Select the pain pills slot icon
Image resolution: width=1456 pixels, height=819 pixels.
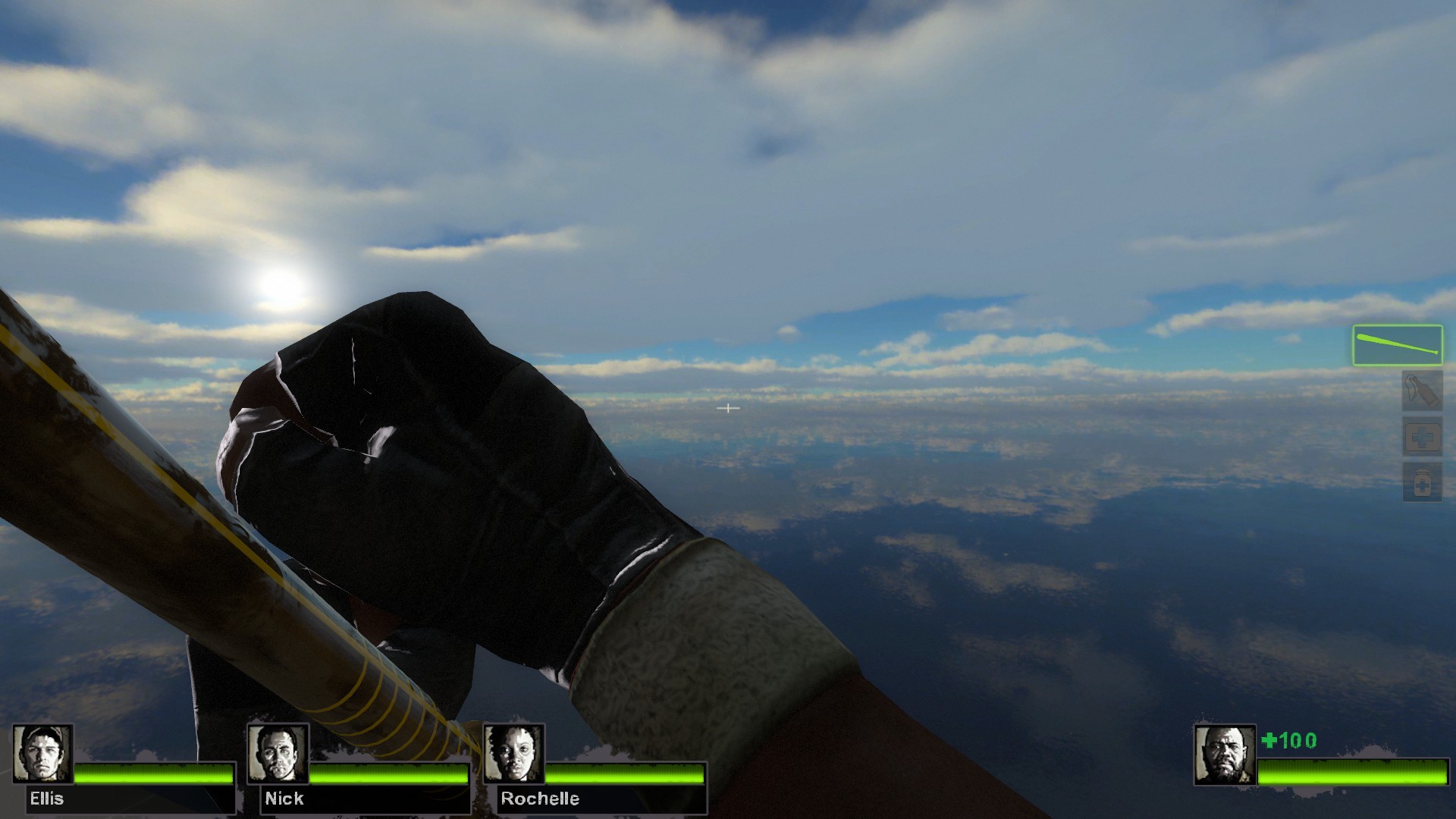pos(1423,482)
